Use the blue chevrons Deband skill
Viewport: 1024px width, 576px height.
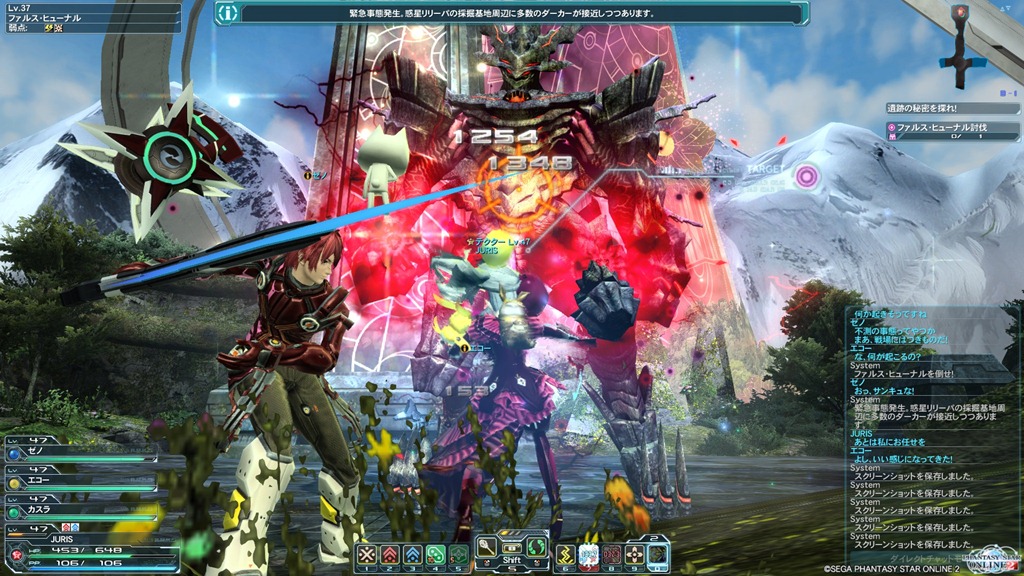(x=412, y=555)
